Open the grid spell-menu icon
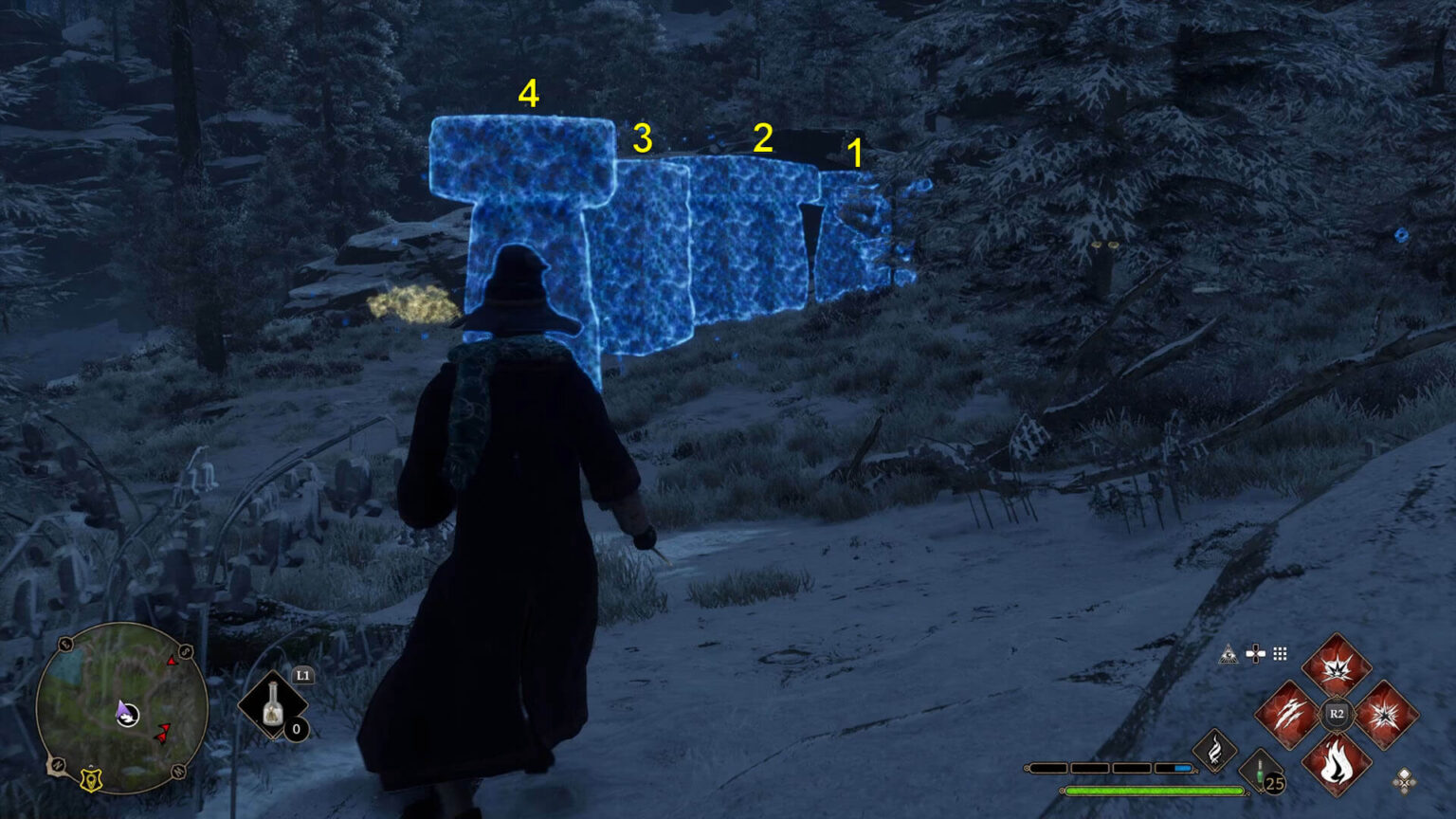Image resolution: width=1456 pixels, height=819 pixels. (1282, 653)
